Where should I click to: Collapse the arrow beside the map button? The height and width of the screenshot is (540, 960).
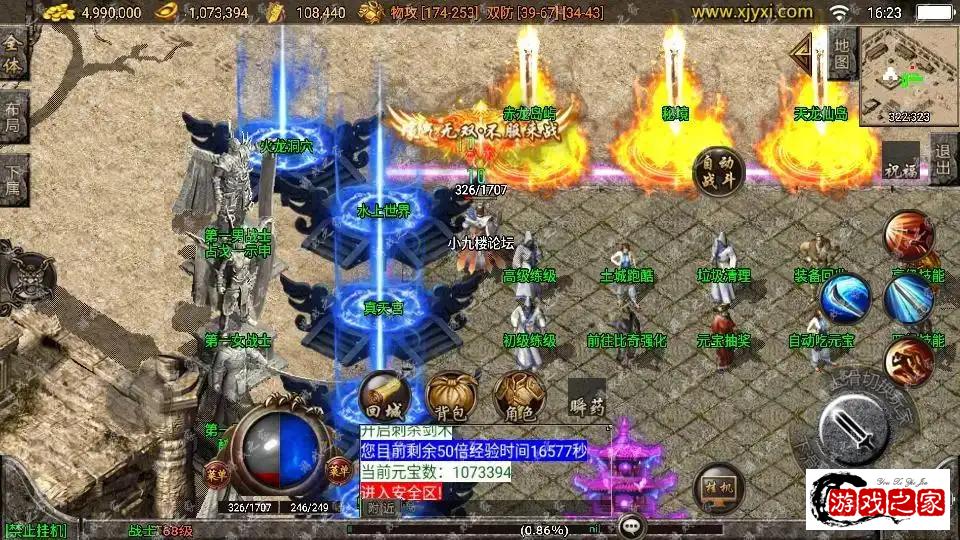point(802,55)
